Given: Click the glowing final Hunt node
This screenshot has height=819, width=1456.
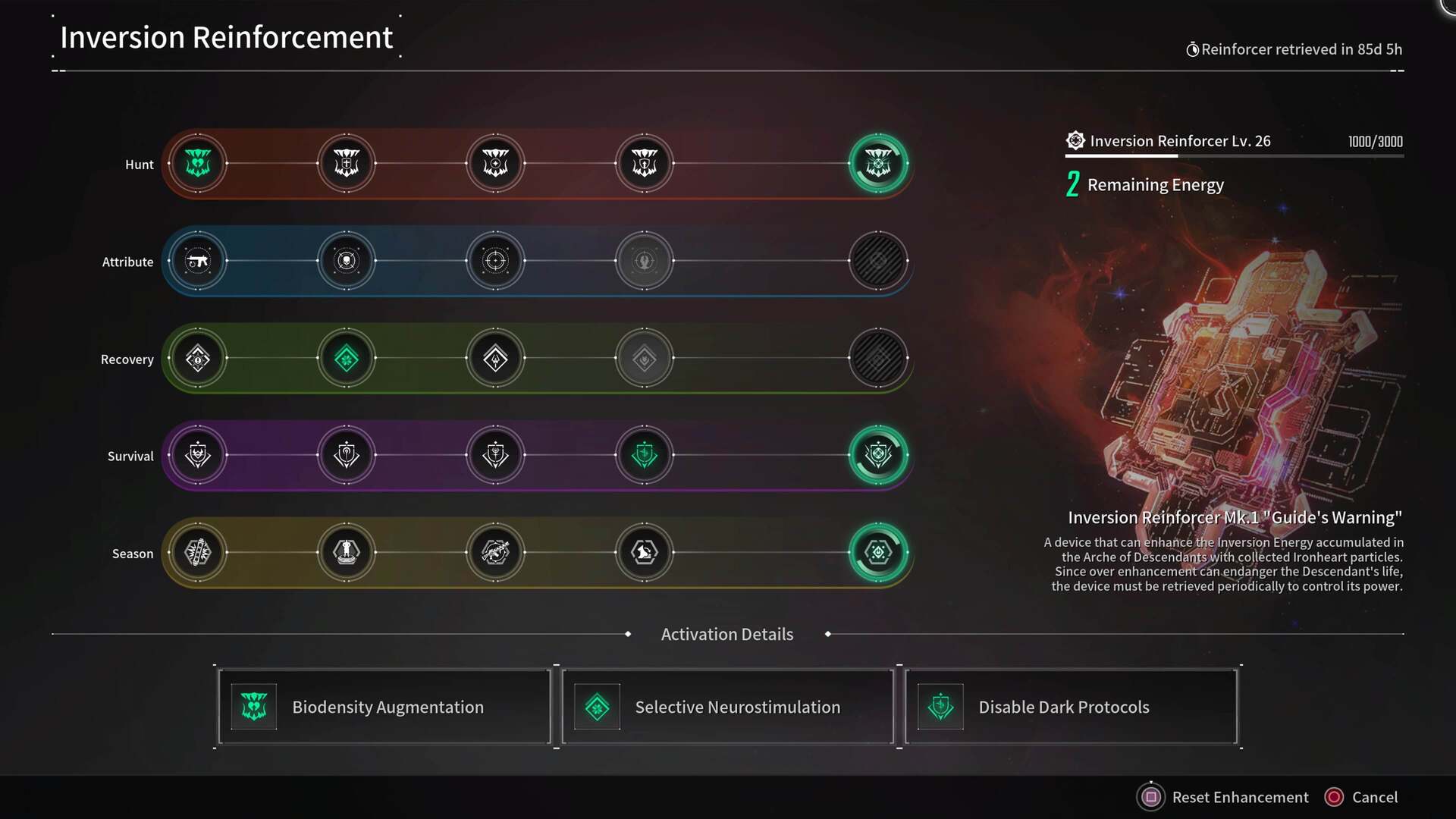Looking at the screenshot, I should (878, 163).
